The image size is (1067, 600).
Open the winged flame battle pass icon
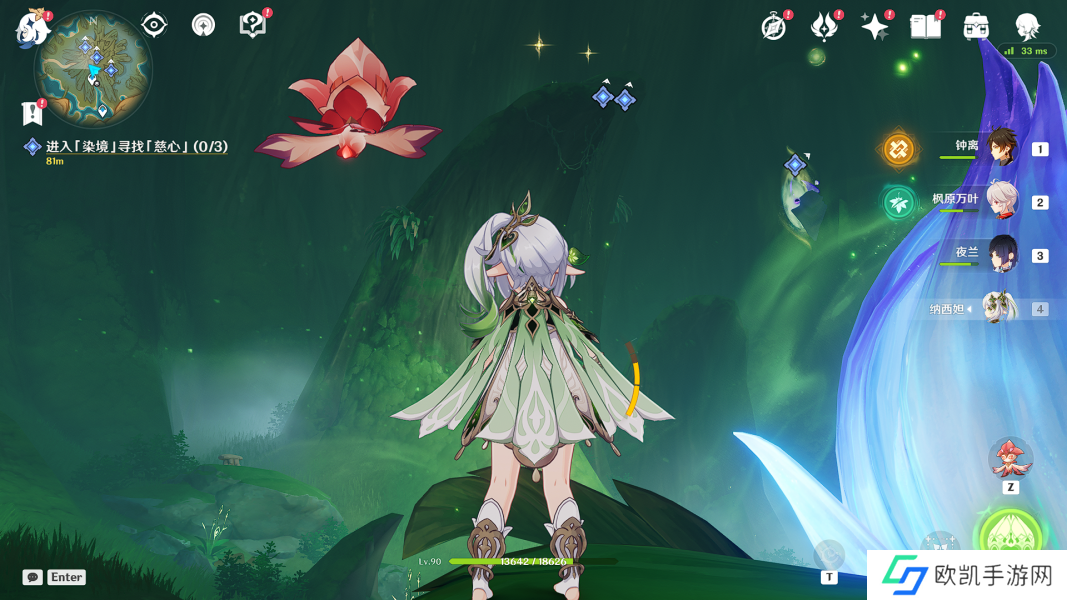[824, 27]
